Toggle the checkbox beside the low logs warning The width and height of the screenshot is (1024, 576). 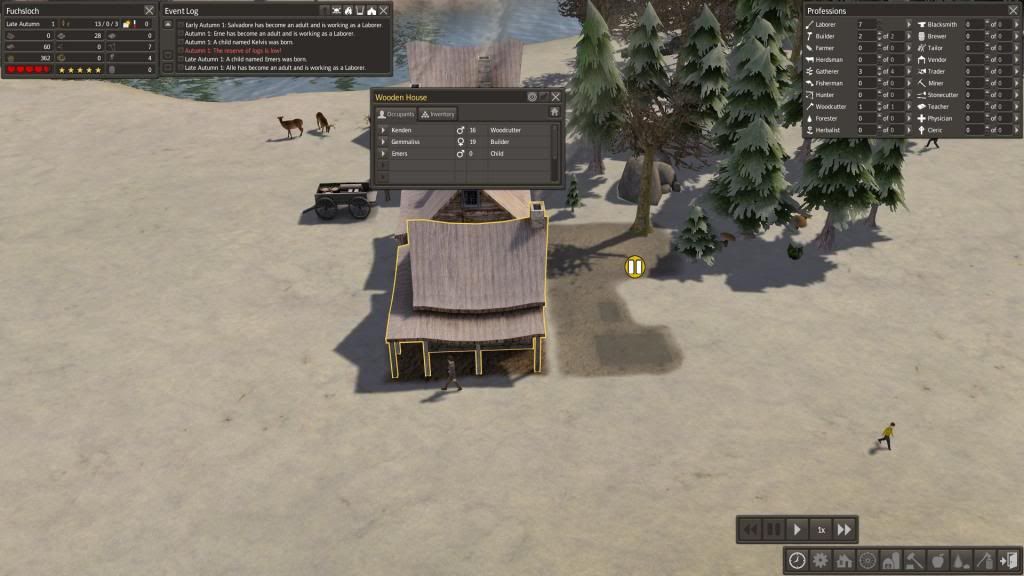point(180,49)
